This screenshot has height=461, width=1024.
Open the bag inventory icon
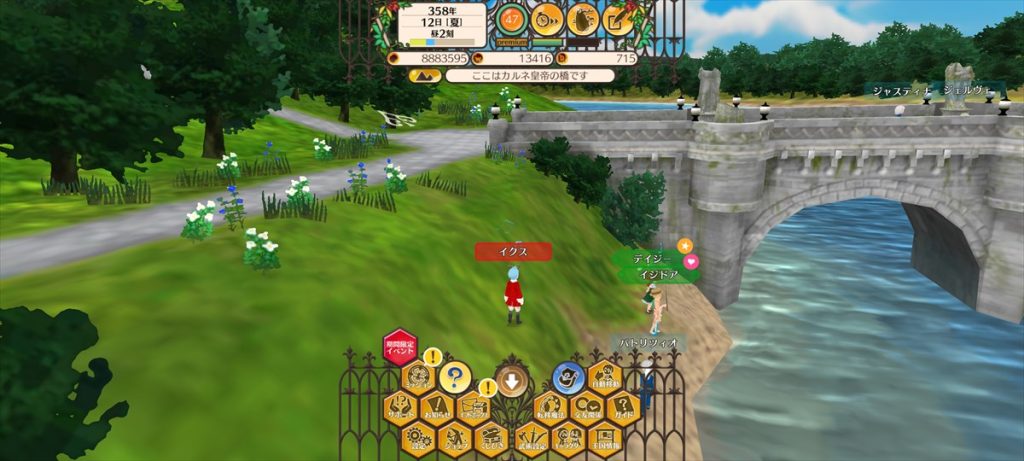tap(583, 19)
